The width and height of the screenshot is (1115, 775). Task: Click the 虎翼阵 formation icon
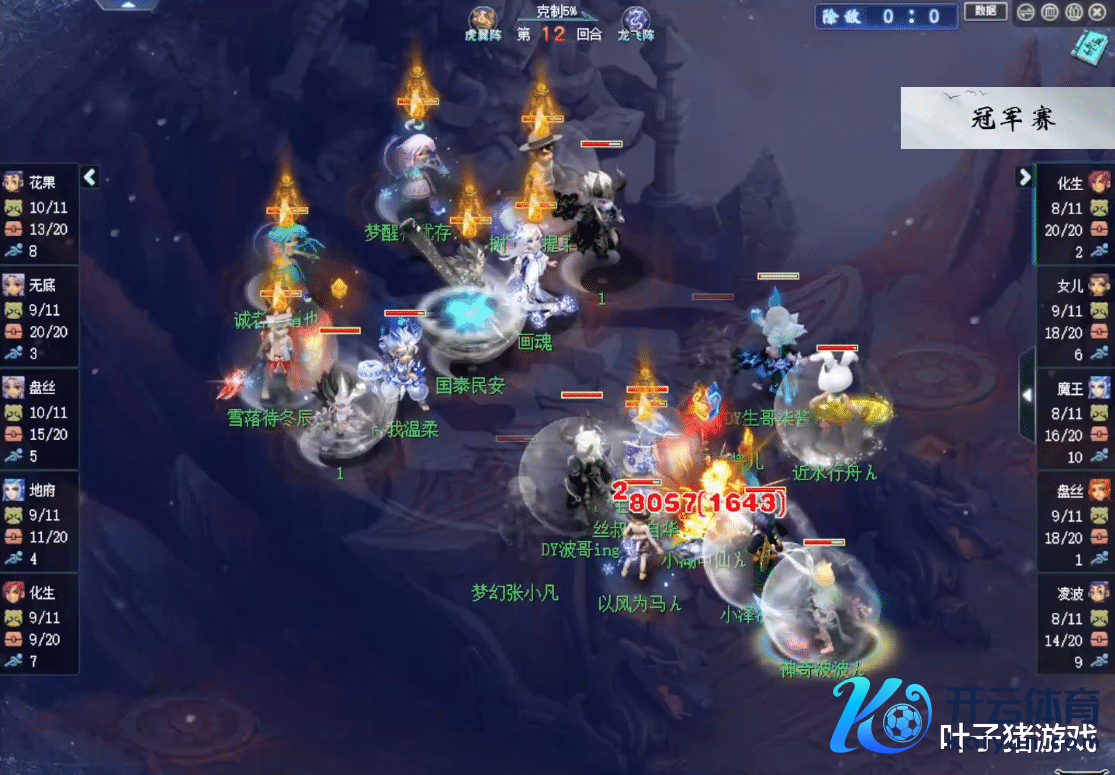point(483,20)
